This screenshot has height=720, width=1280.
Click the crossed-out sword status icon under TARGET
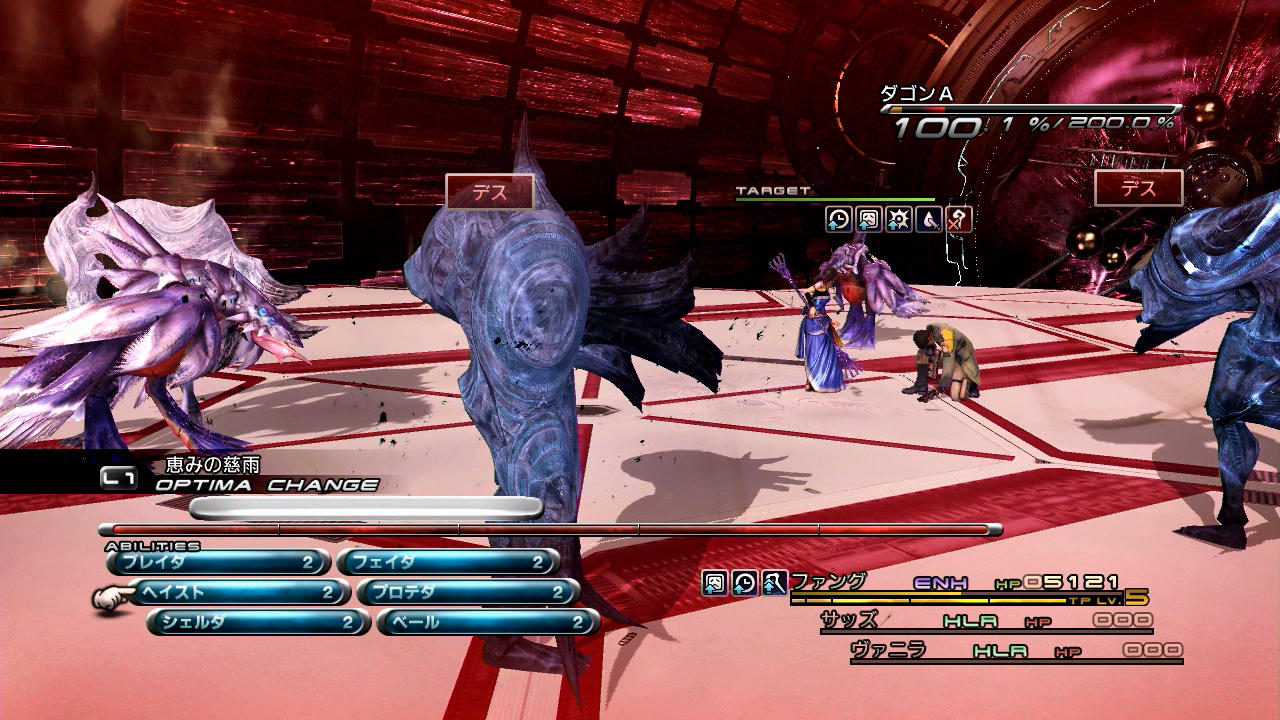(x=959, y=220)
